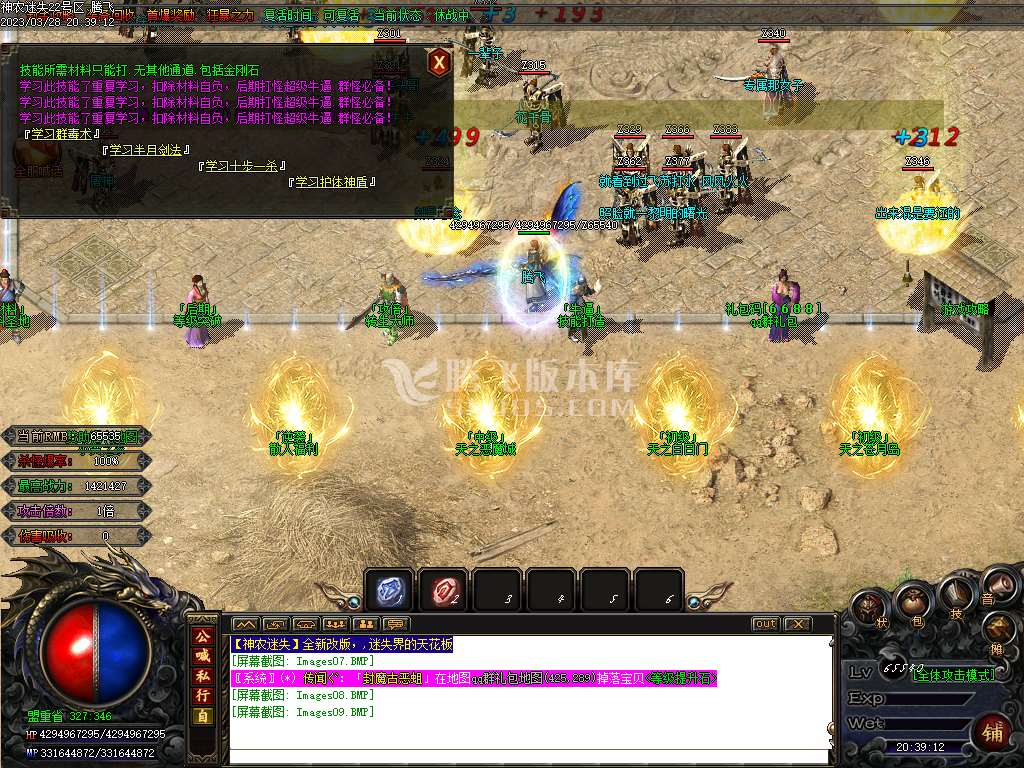Click the 等级提升石 item link in chat
1024x768 pixels.
pyautogui.click(x=682, y=678)
